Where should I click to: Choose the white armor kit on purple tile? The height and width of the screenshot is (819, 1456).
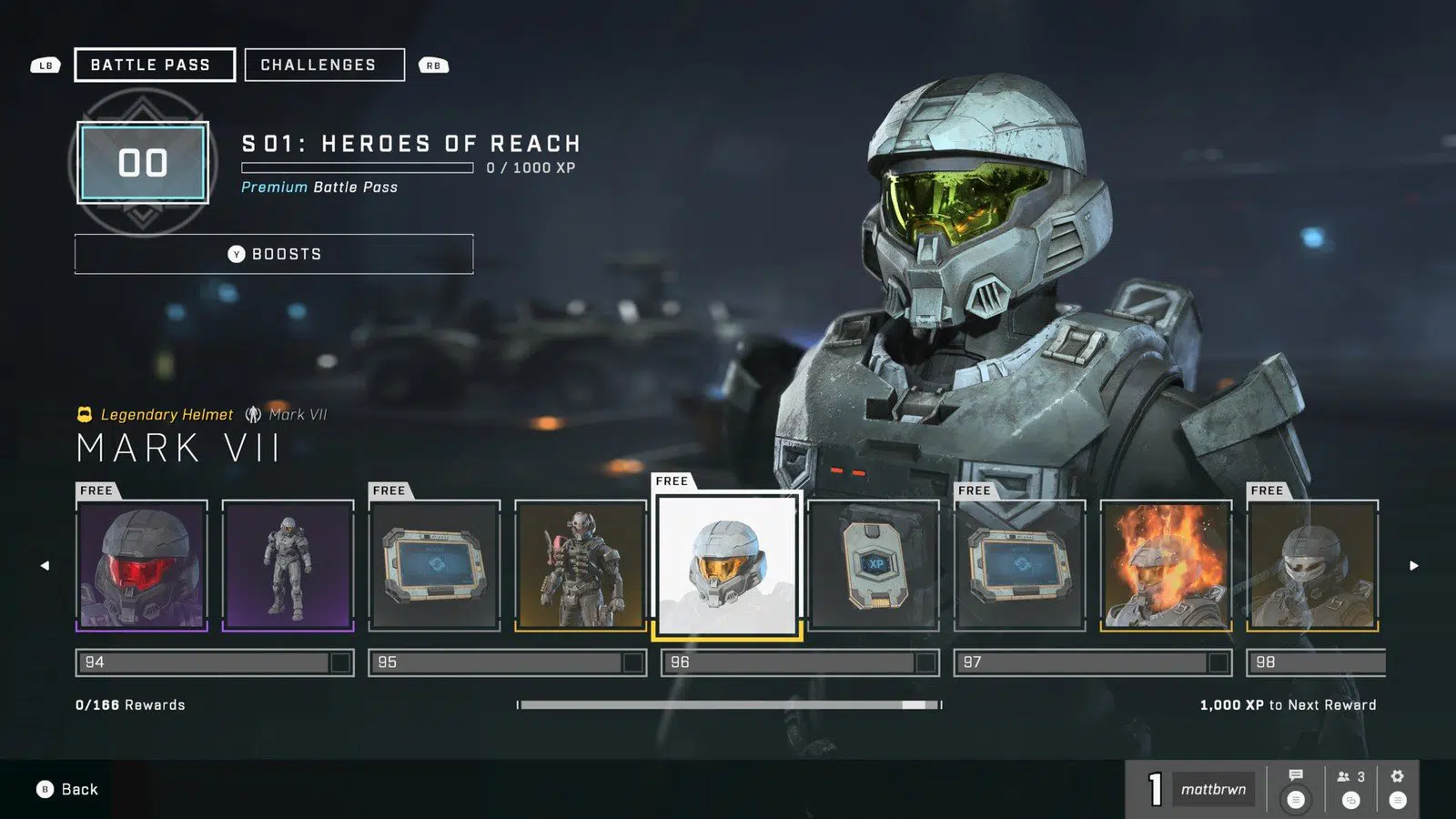point(288,565)
